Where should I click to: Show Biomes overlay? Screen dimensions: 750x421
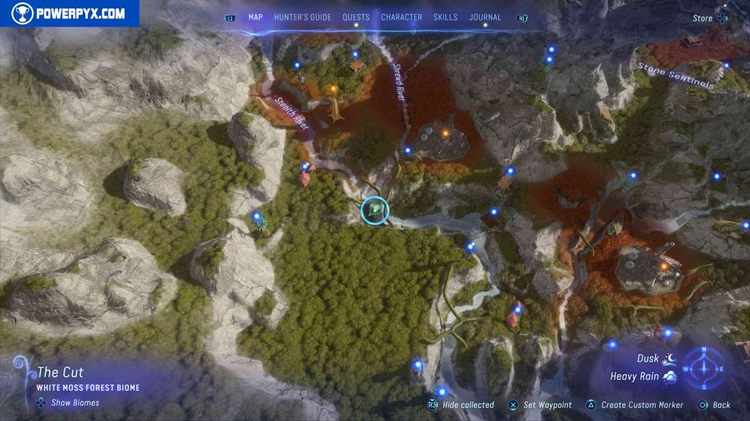click(69, 403)
